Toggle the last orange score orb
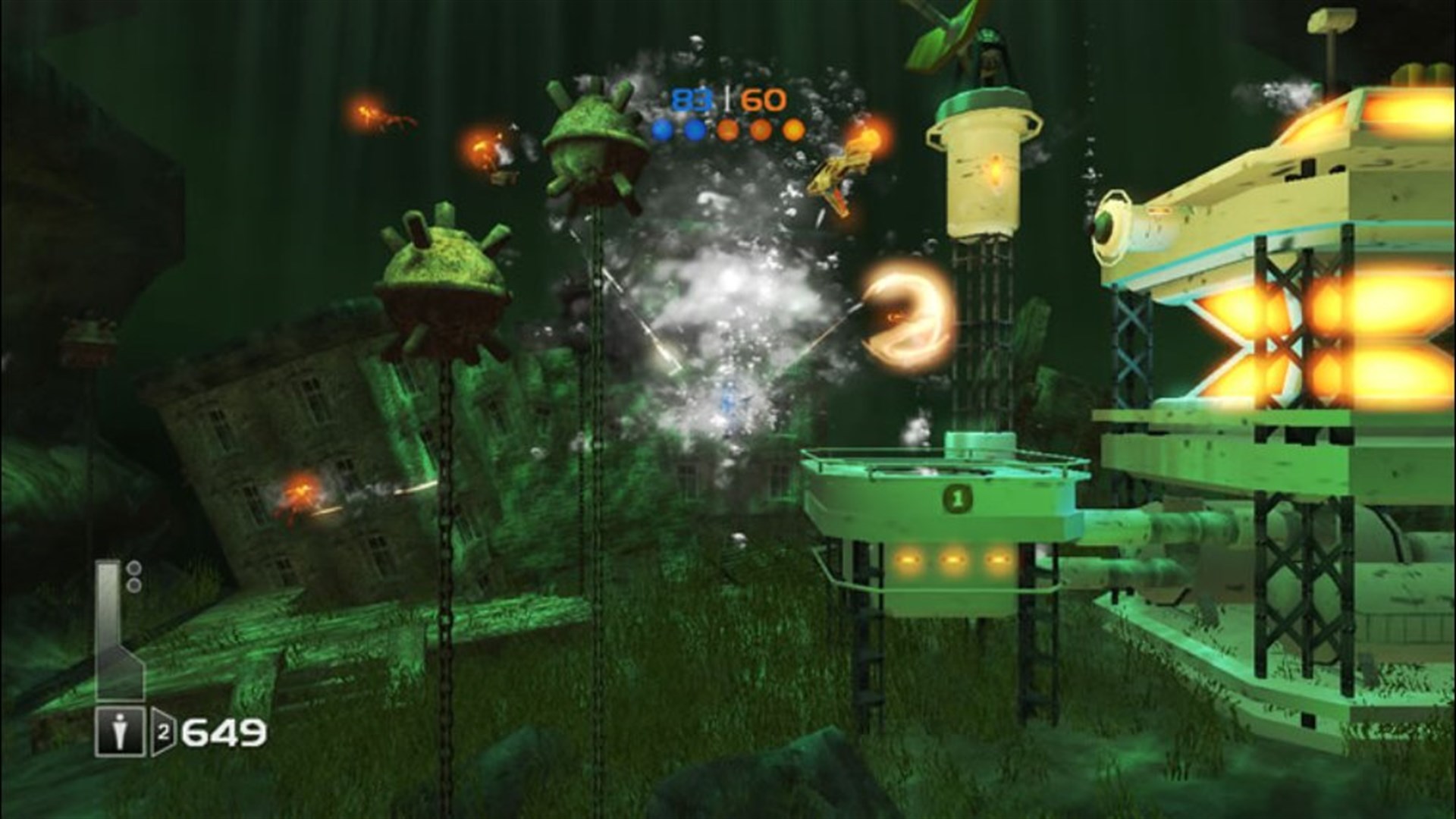 794,129
